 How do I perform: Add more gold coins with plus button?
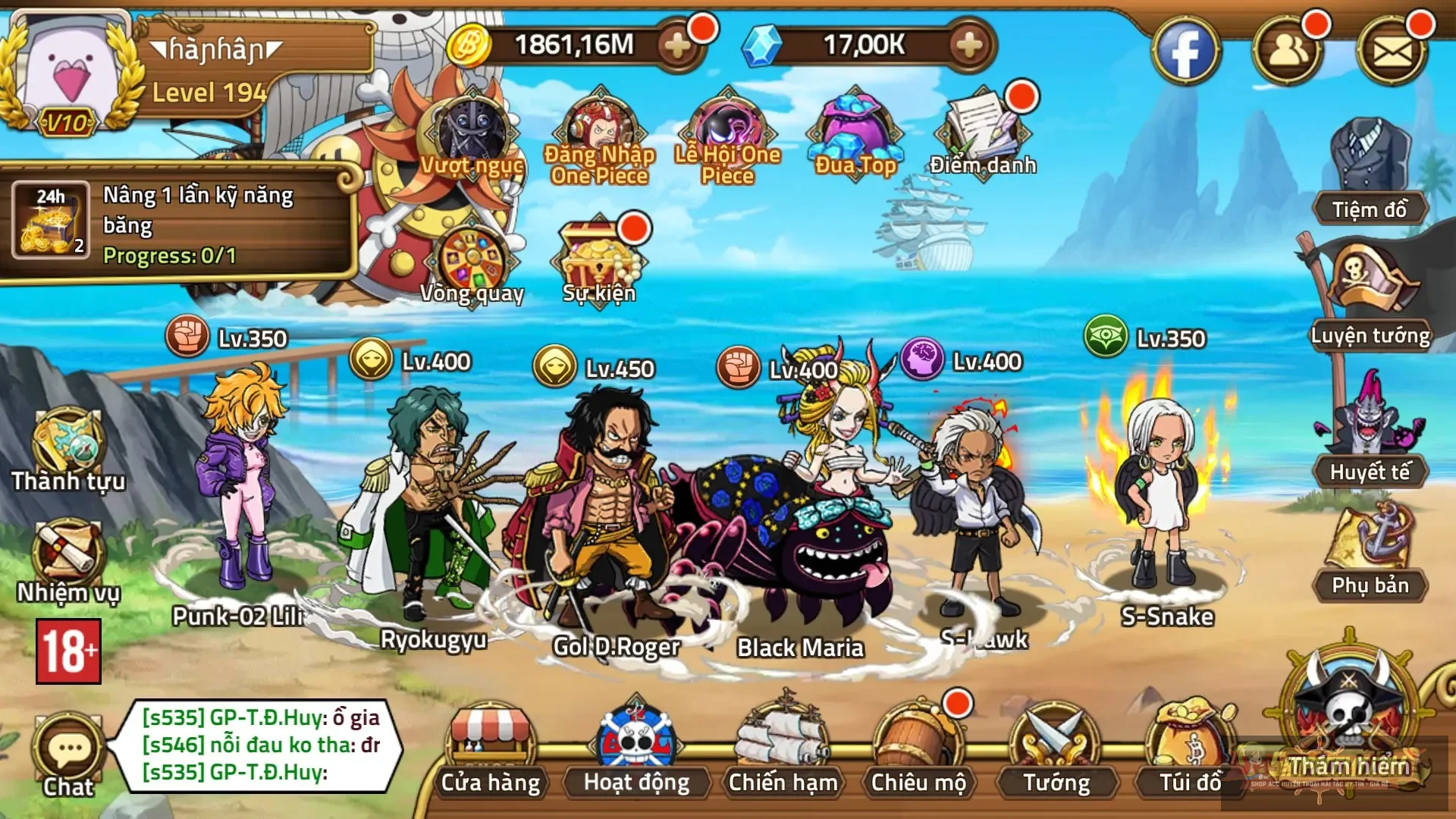[676, 45]
